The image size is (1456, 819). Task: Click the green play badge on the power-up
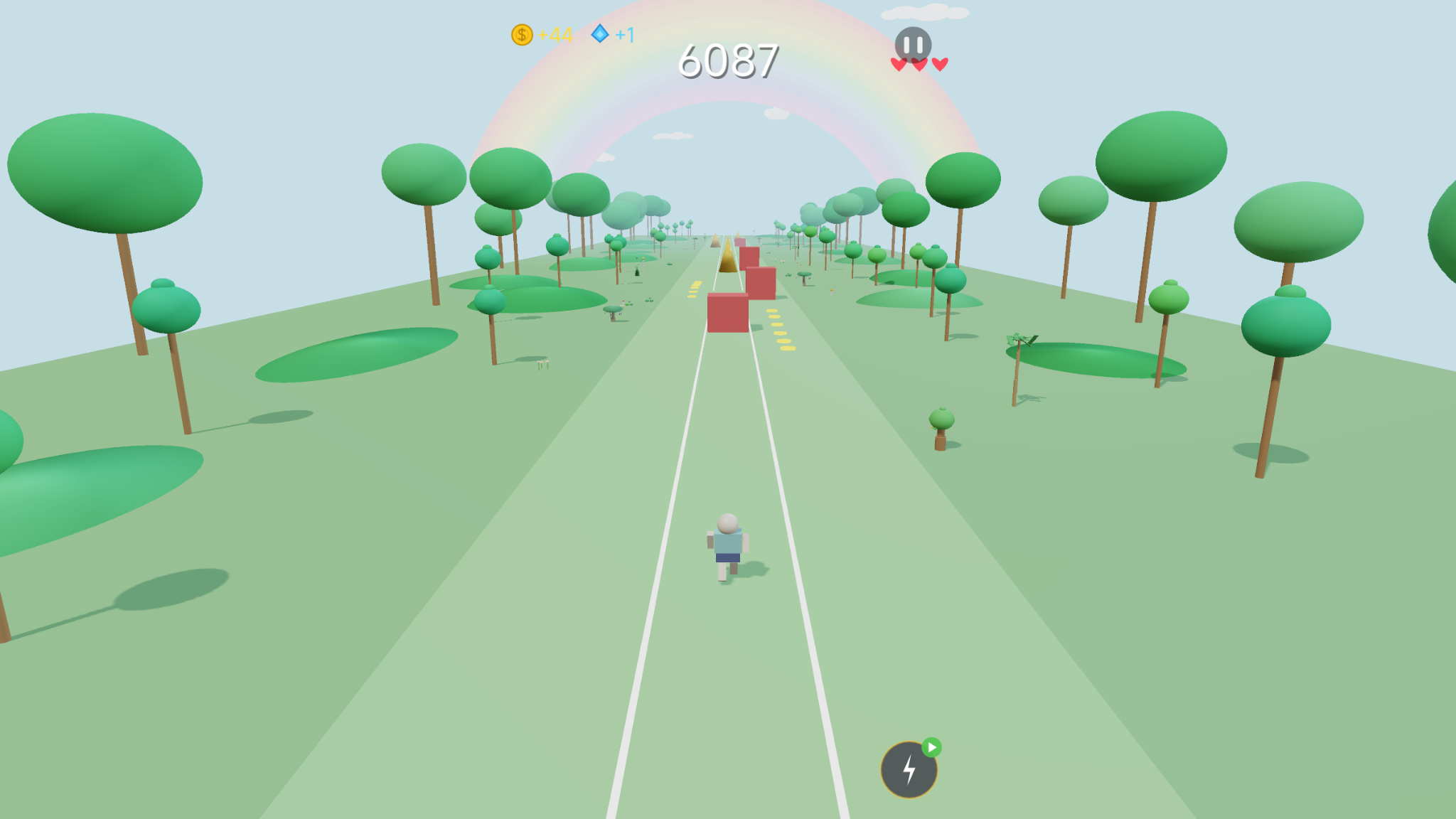point(933,746)
